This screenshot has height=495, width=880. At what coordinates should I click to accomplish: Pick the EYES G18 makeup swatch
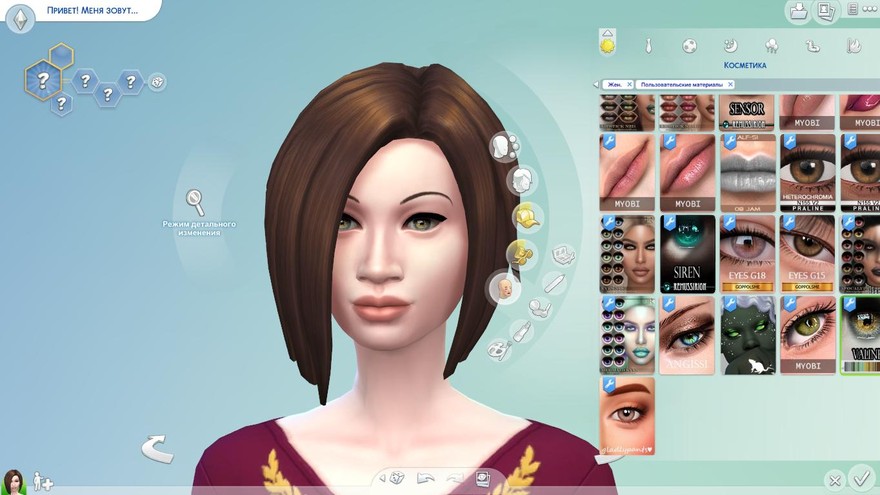[x=748, y=253]
